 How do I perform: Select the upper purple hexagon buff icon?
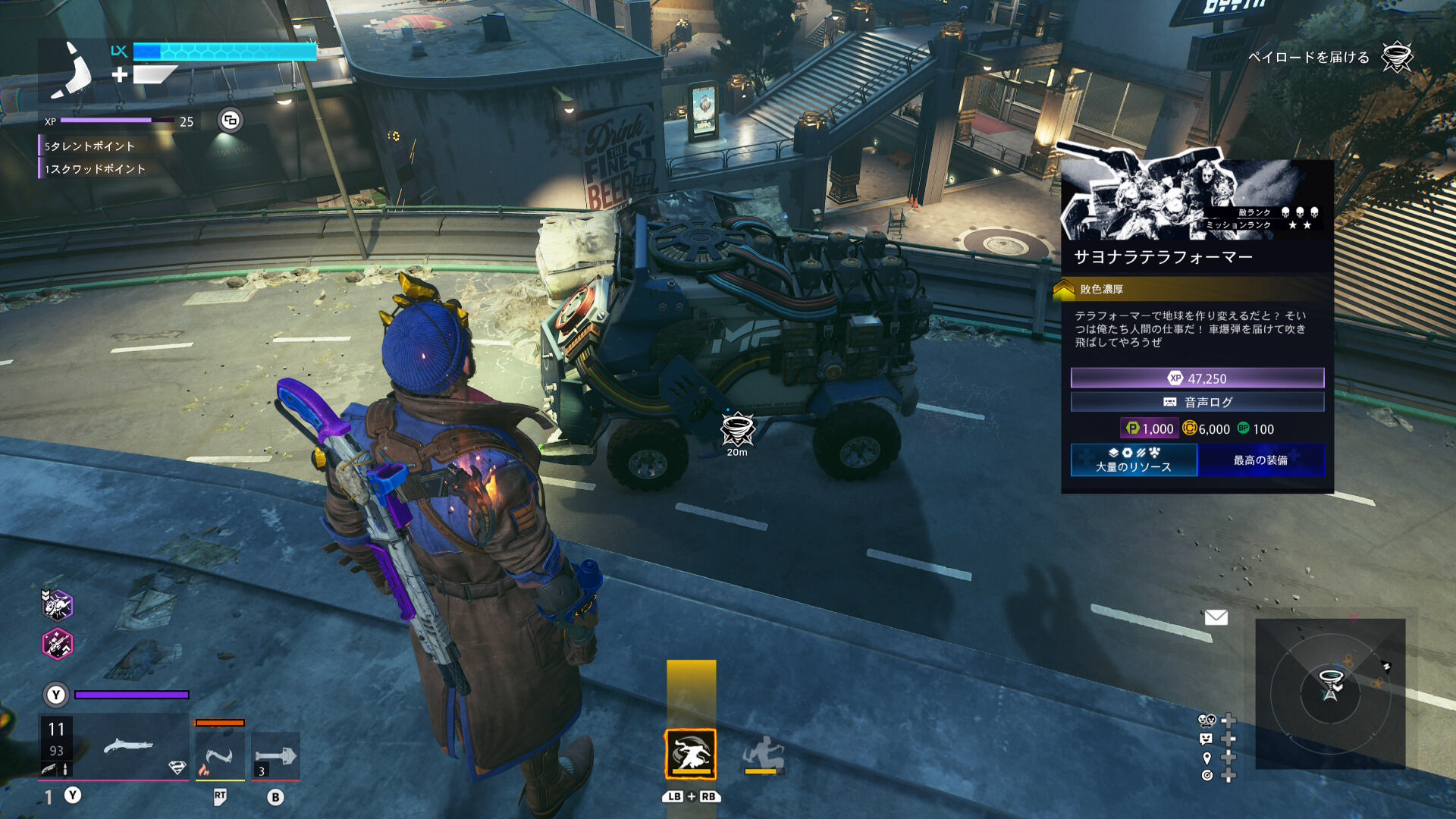click(x=57, y=605)
